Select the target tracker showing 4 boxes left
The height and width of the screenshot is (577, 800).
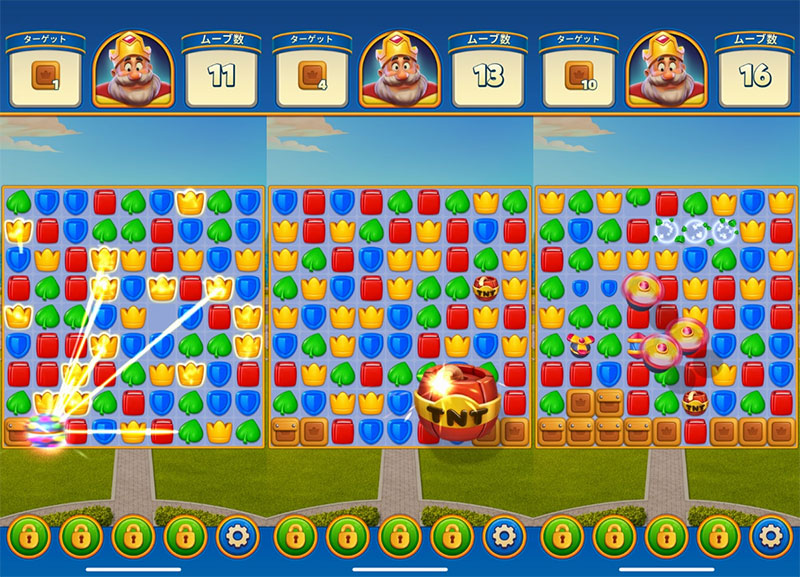pos(311,76)
